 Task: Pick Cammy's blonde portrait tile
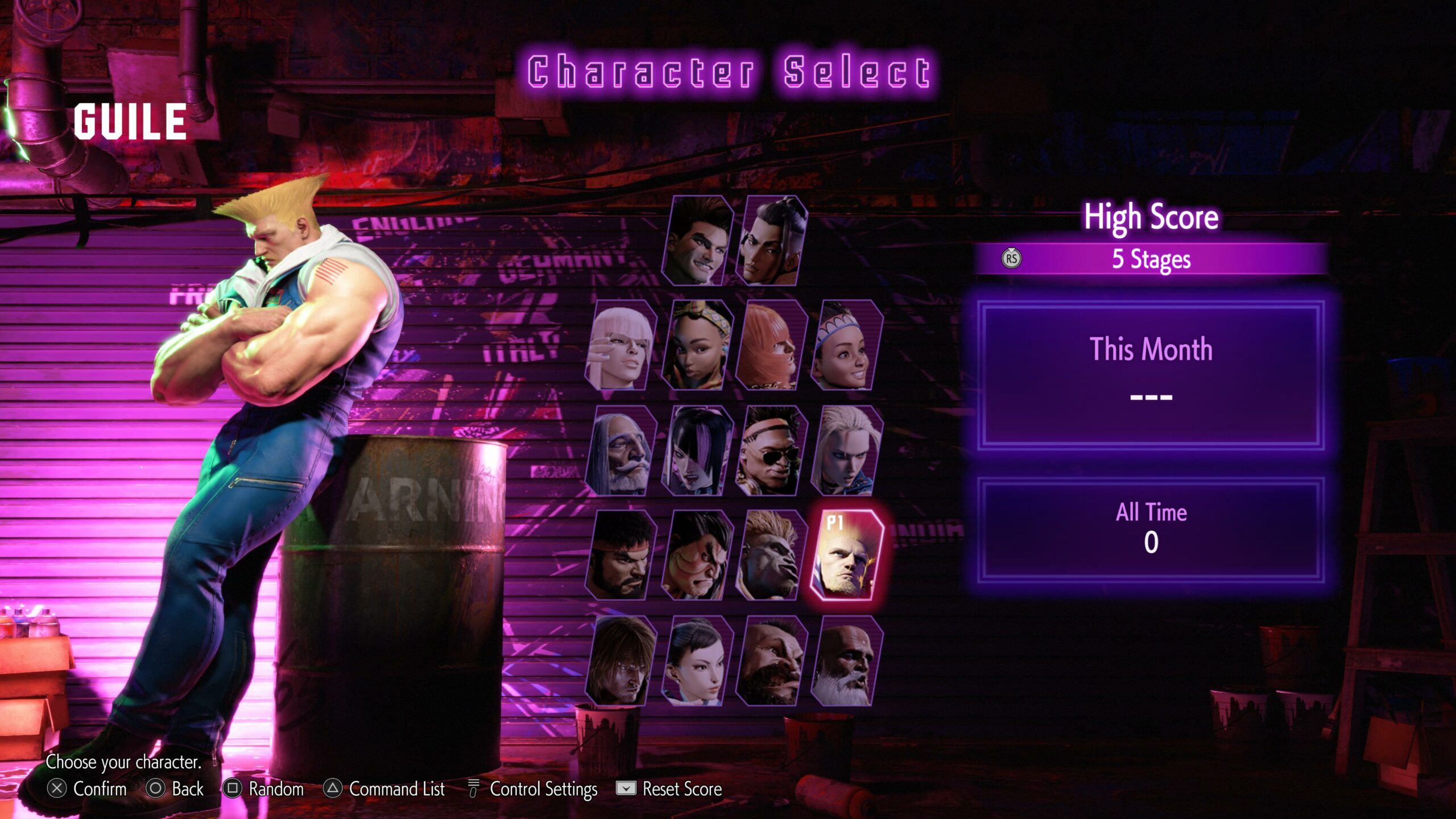pyautogui.click(x=847, y=450)
